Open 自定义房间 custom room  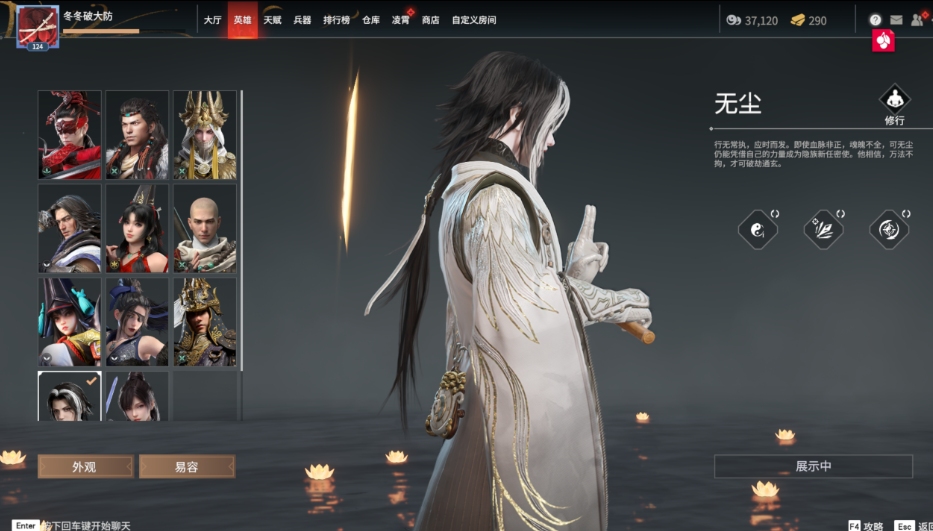click(x=474, y=20)
